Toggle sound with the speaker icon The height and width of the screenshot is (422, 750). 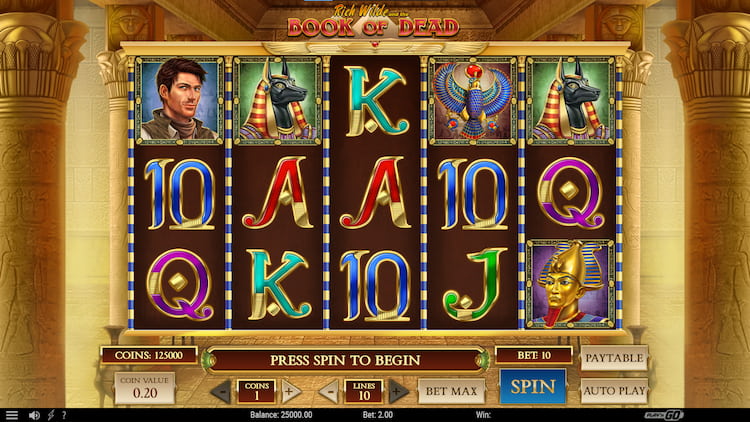pyautogui.click(x=34, y=415)
